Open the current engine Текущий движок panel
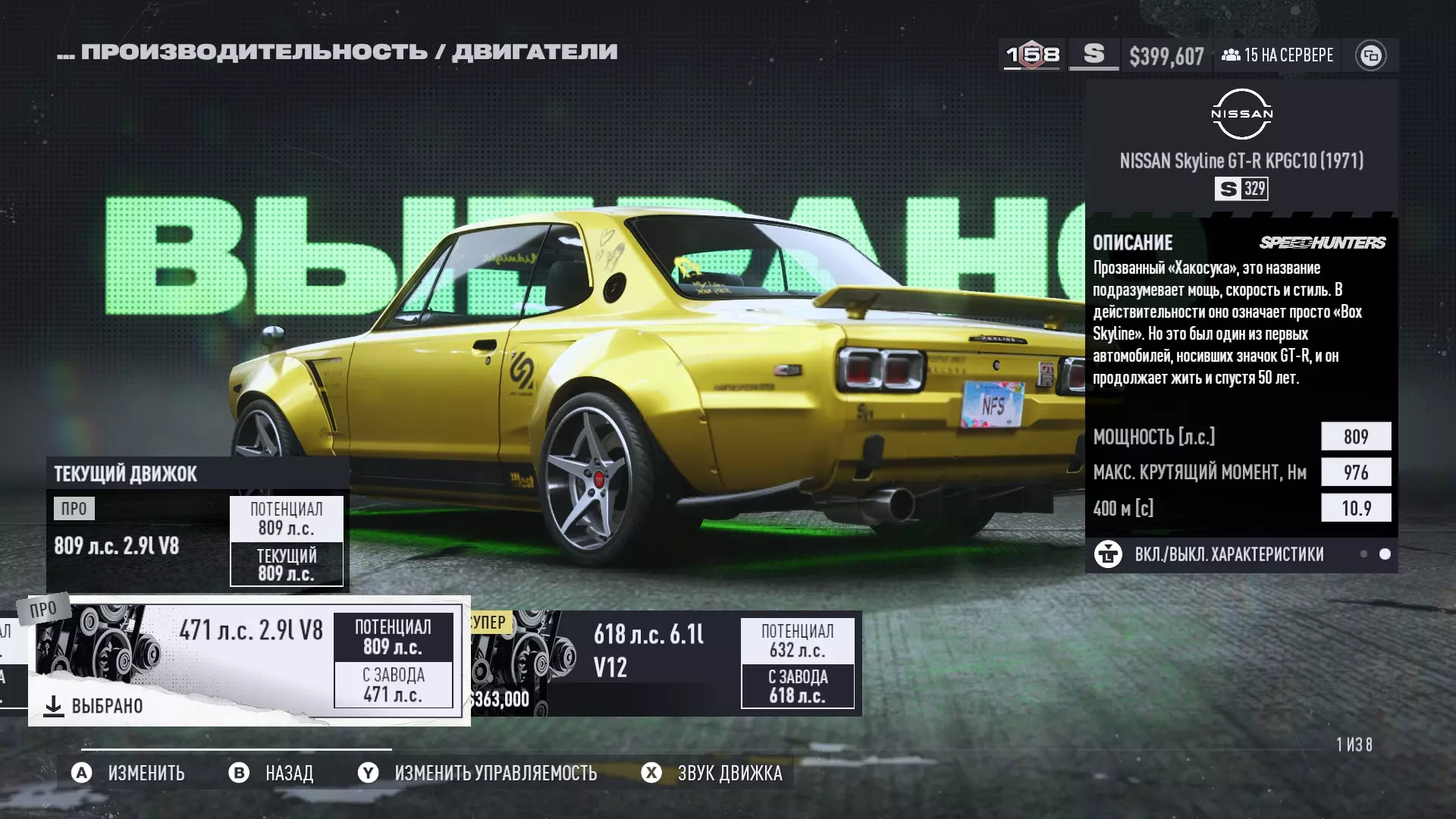This screenshot has width=1456, height=819. click(197, 525)
